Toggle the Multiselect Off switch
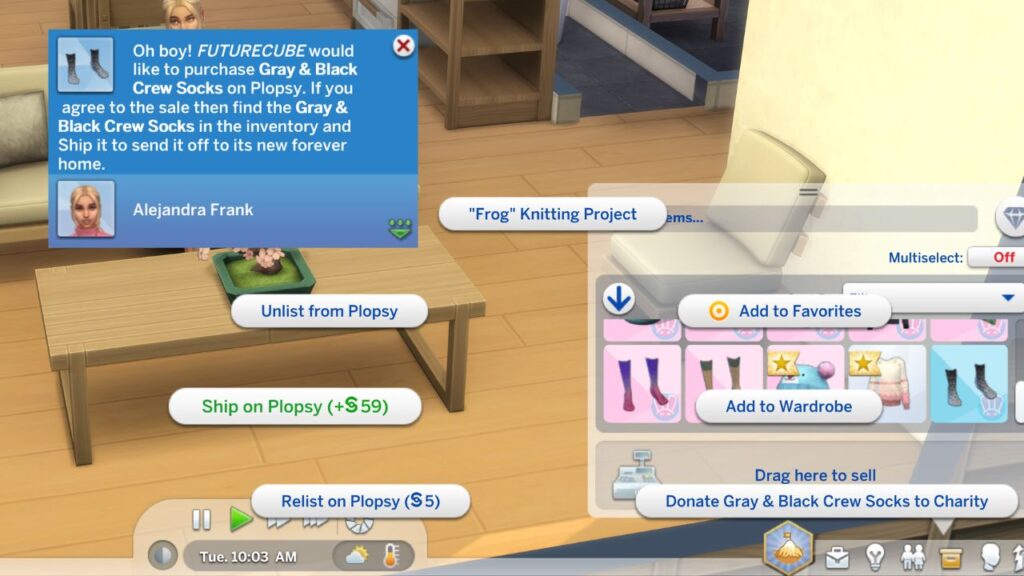 tap(994, 258)
